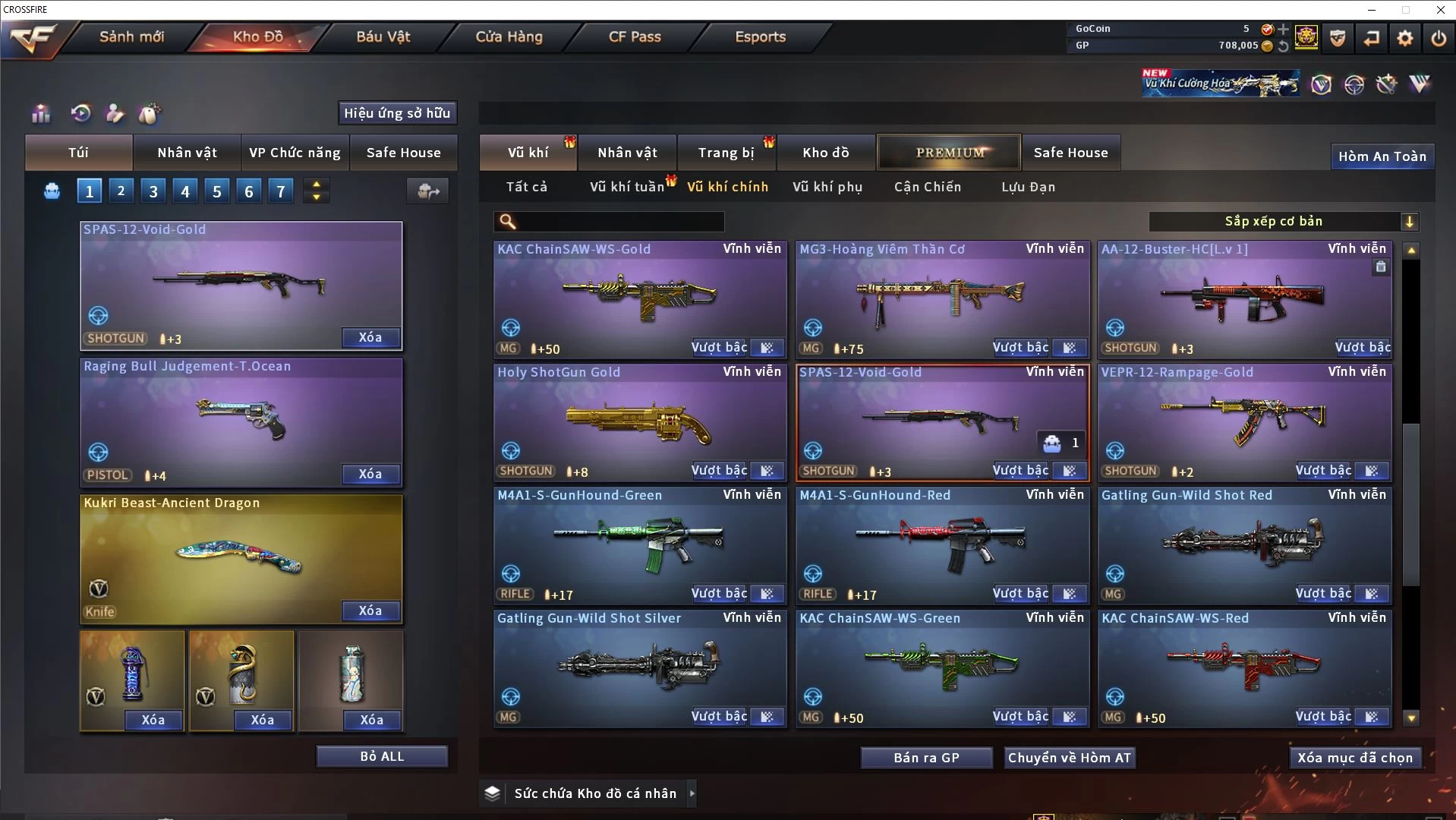Remove the Raging Bull Judgement pistol via Xóa
The image size is (1456, 820).
pyautogui.click(x=370, y=475)
